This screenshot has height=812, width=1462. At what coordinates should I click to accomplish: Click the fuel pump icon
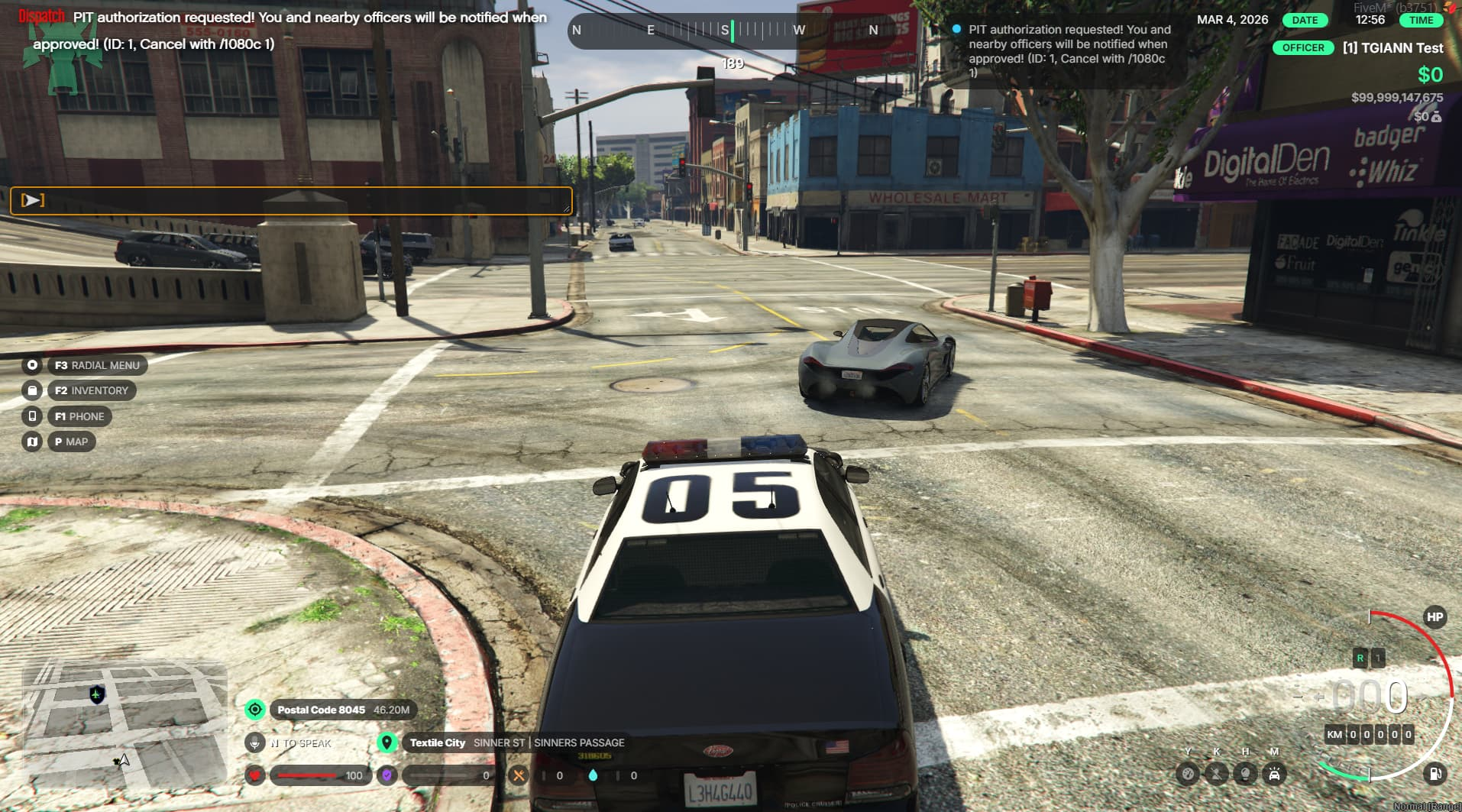(x=1435, y=775)
